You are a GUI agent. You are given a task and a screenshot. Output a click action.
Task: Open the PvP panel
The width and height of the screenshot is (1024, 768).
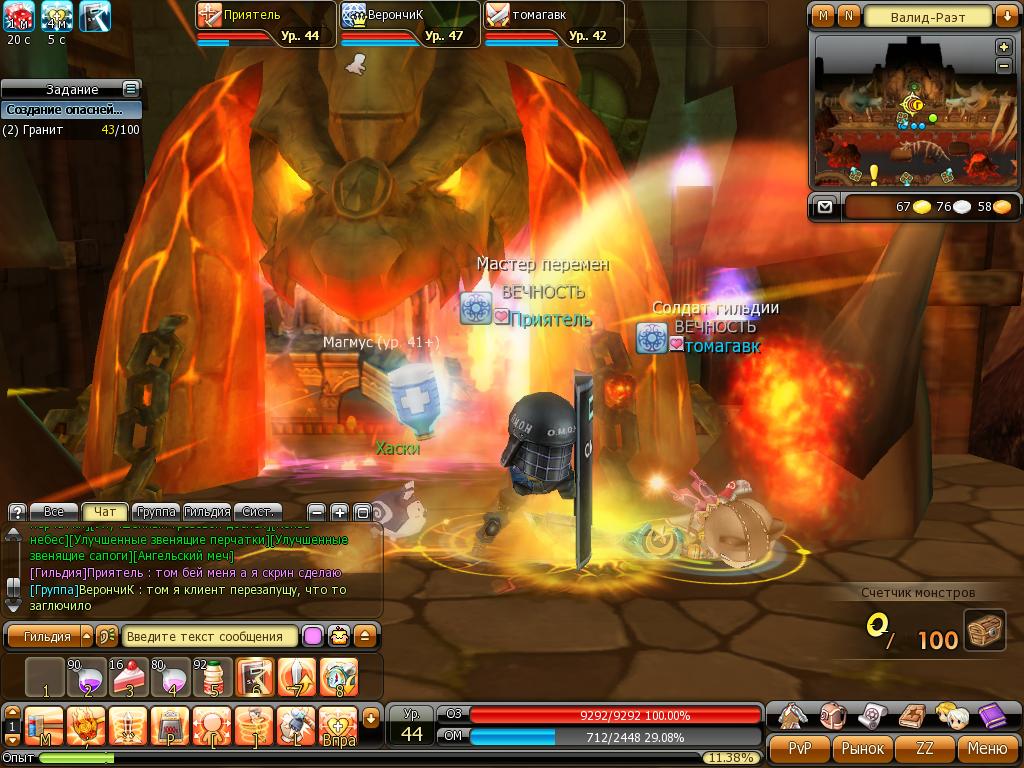800,748
